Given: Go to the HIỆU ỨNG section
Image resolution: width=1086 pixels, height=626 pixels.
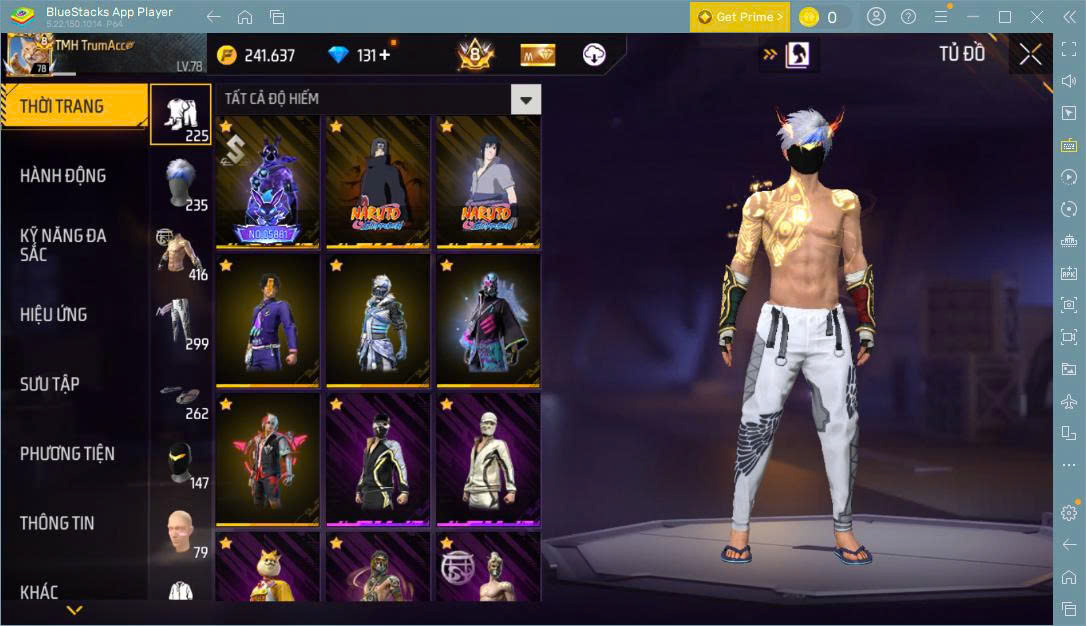Looking at the screenshot, I should 54,315.
